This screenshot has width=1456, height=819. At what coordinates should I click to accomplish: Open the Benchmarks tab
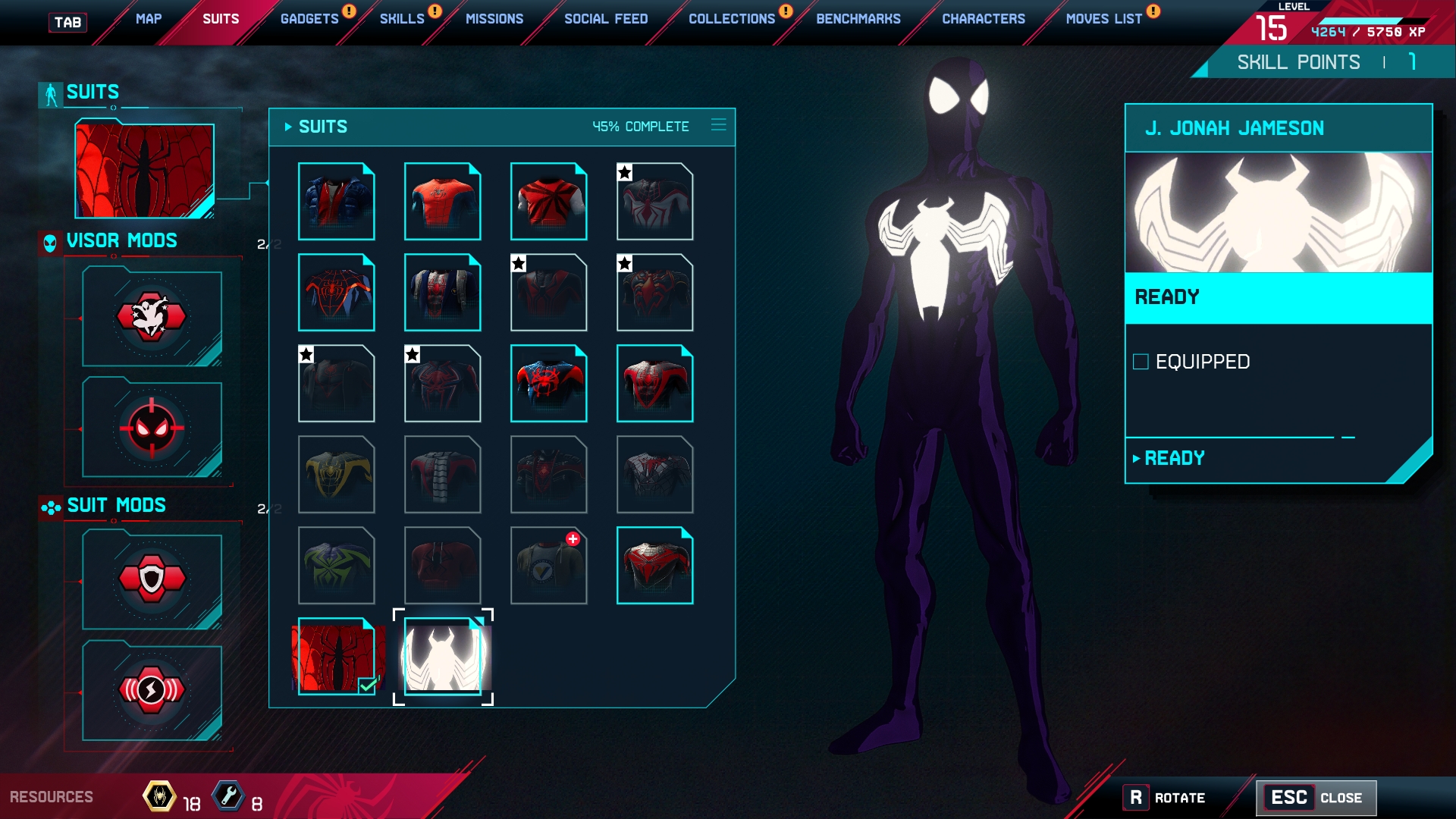858,19
